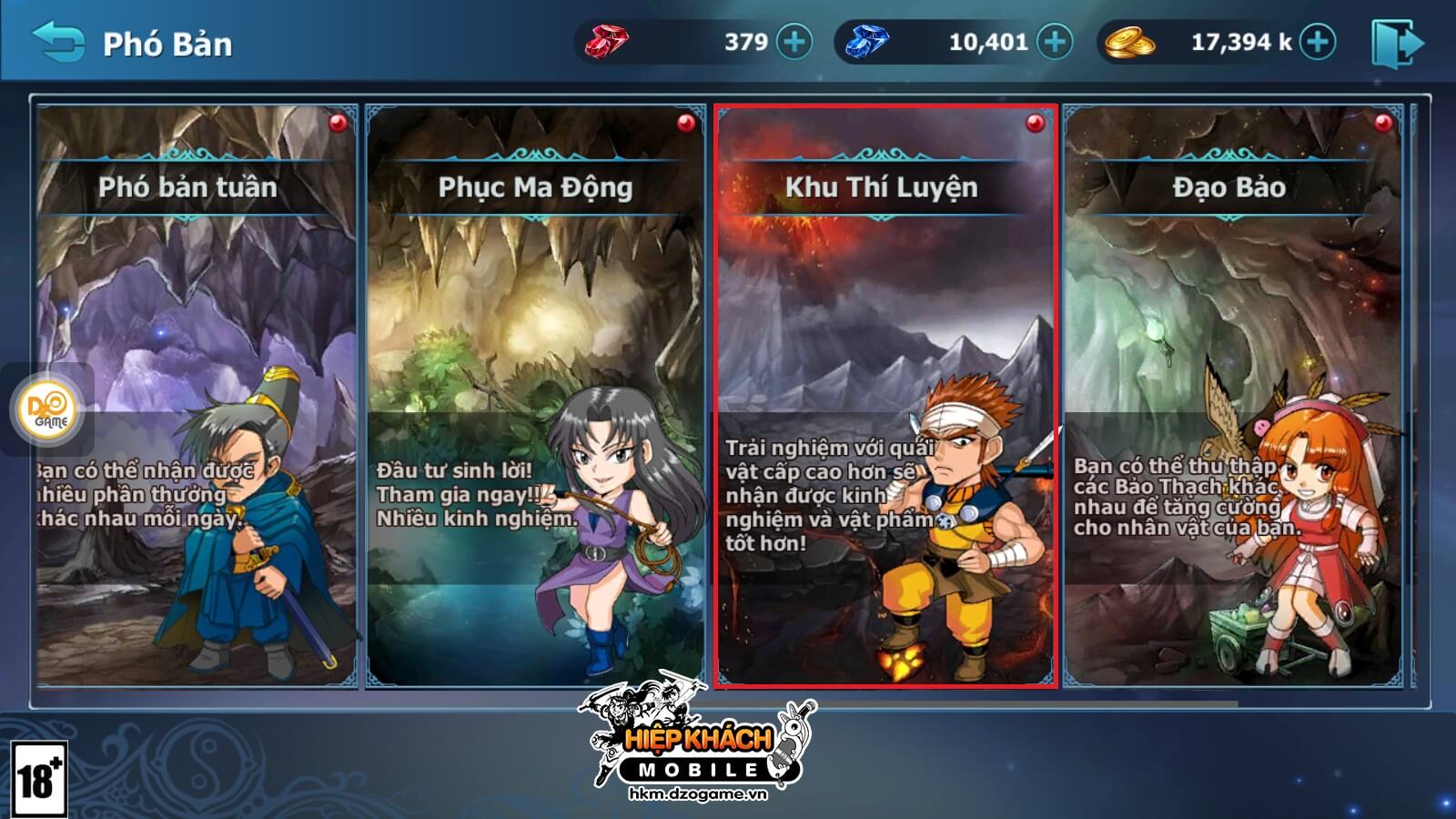
Task: Add more gold coins
Action: (1318, 42)
